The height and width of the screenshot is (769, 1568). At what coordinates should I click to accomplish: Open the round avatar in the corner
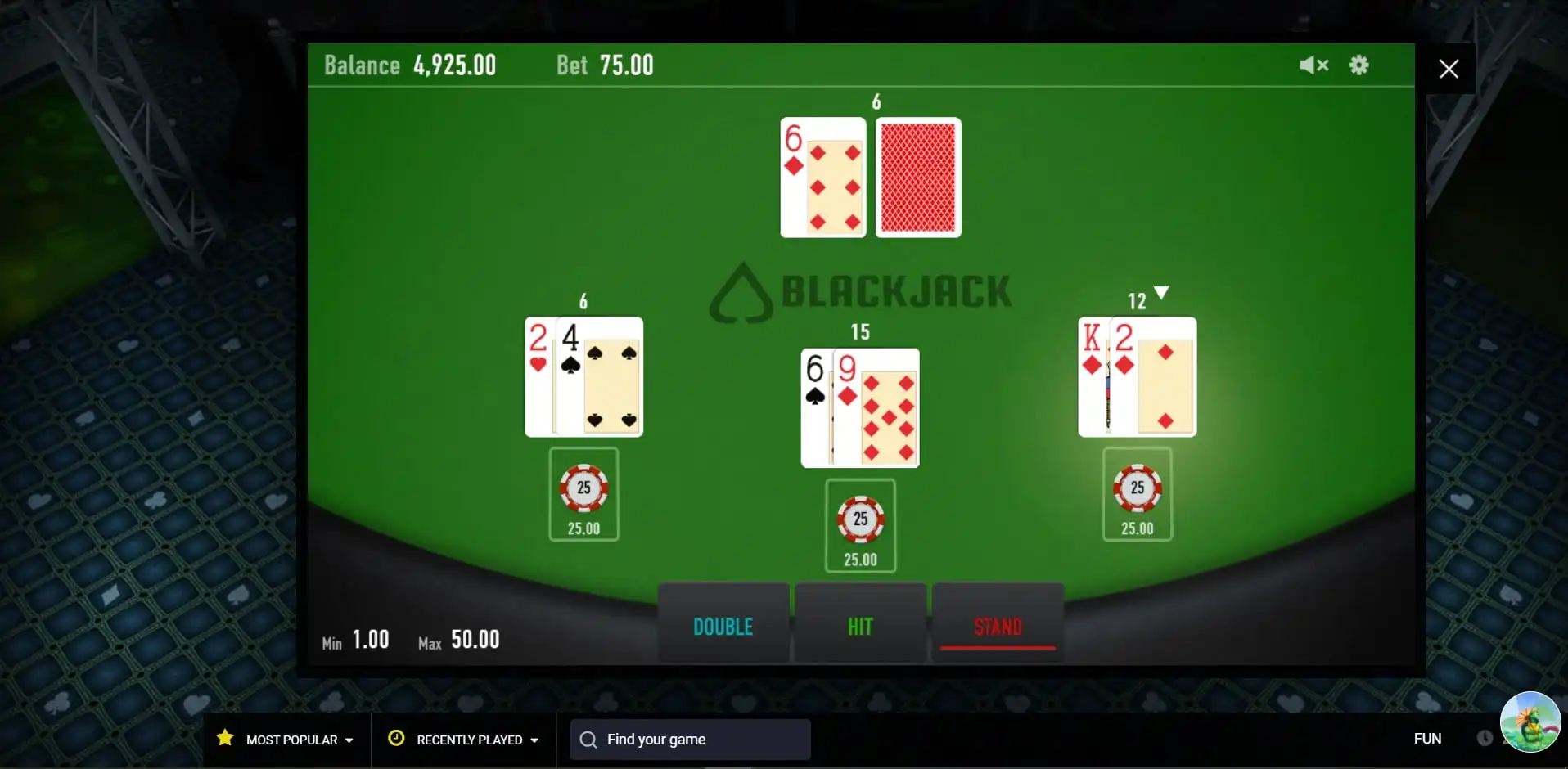[1530, 722]
